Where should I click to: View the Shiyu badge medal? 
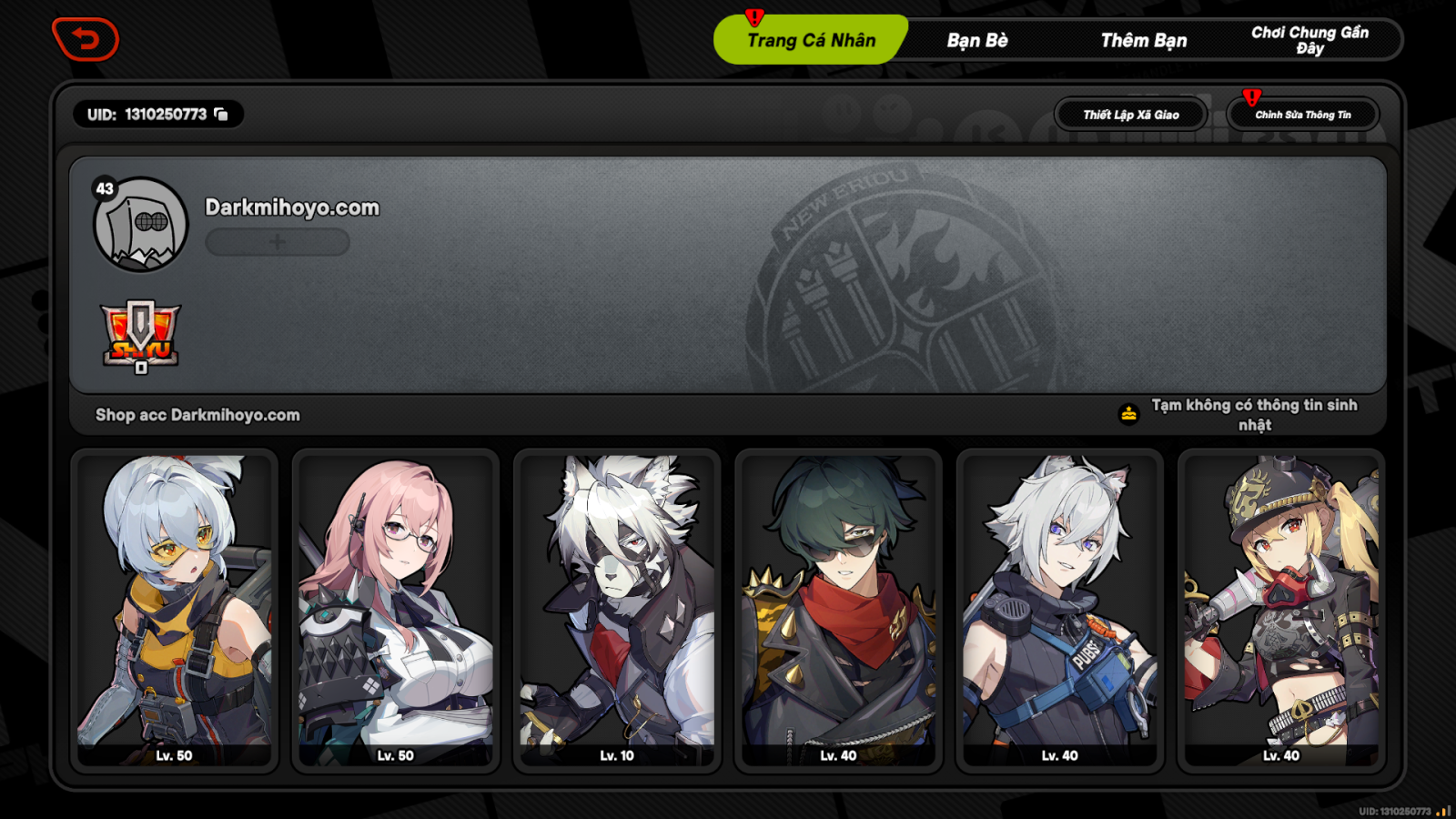coord(141,336)
